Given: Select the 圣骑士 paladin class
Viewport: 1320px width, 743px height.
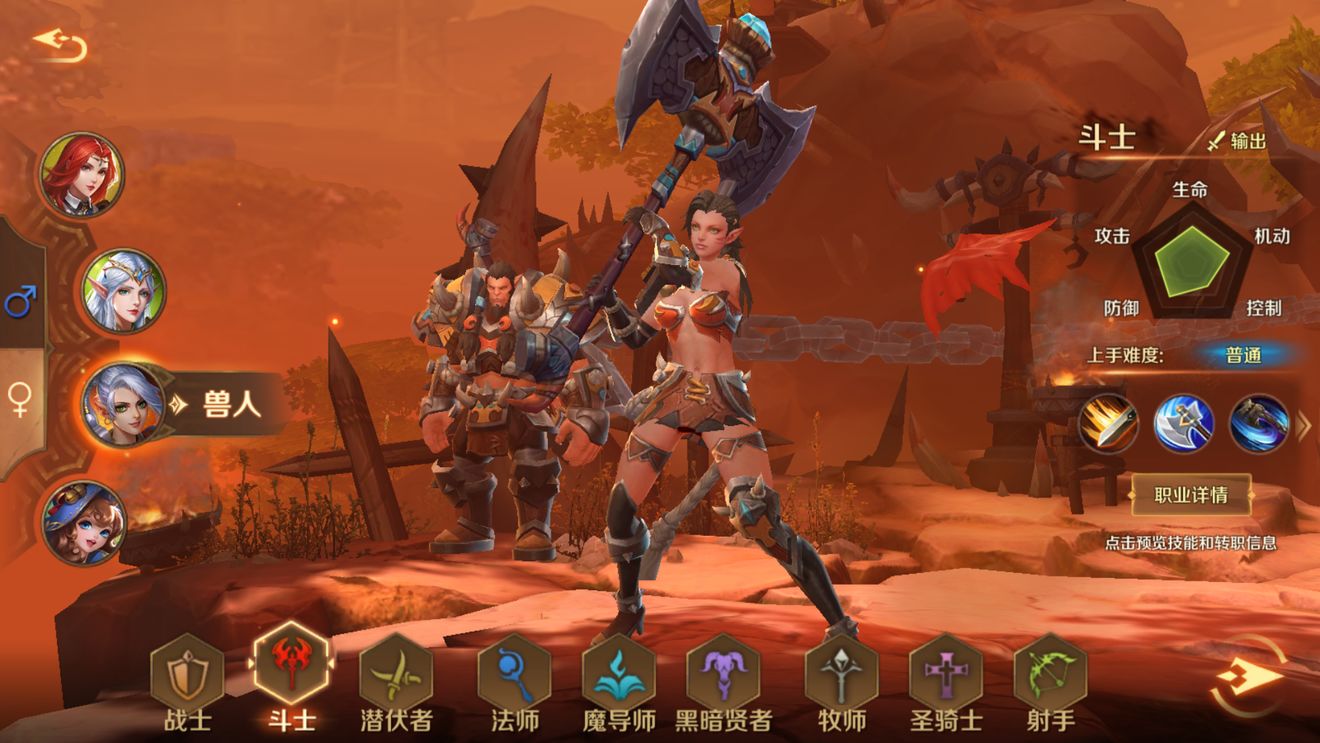Looking at the screenshot, I should 945,672.
